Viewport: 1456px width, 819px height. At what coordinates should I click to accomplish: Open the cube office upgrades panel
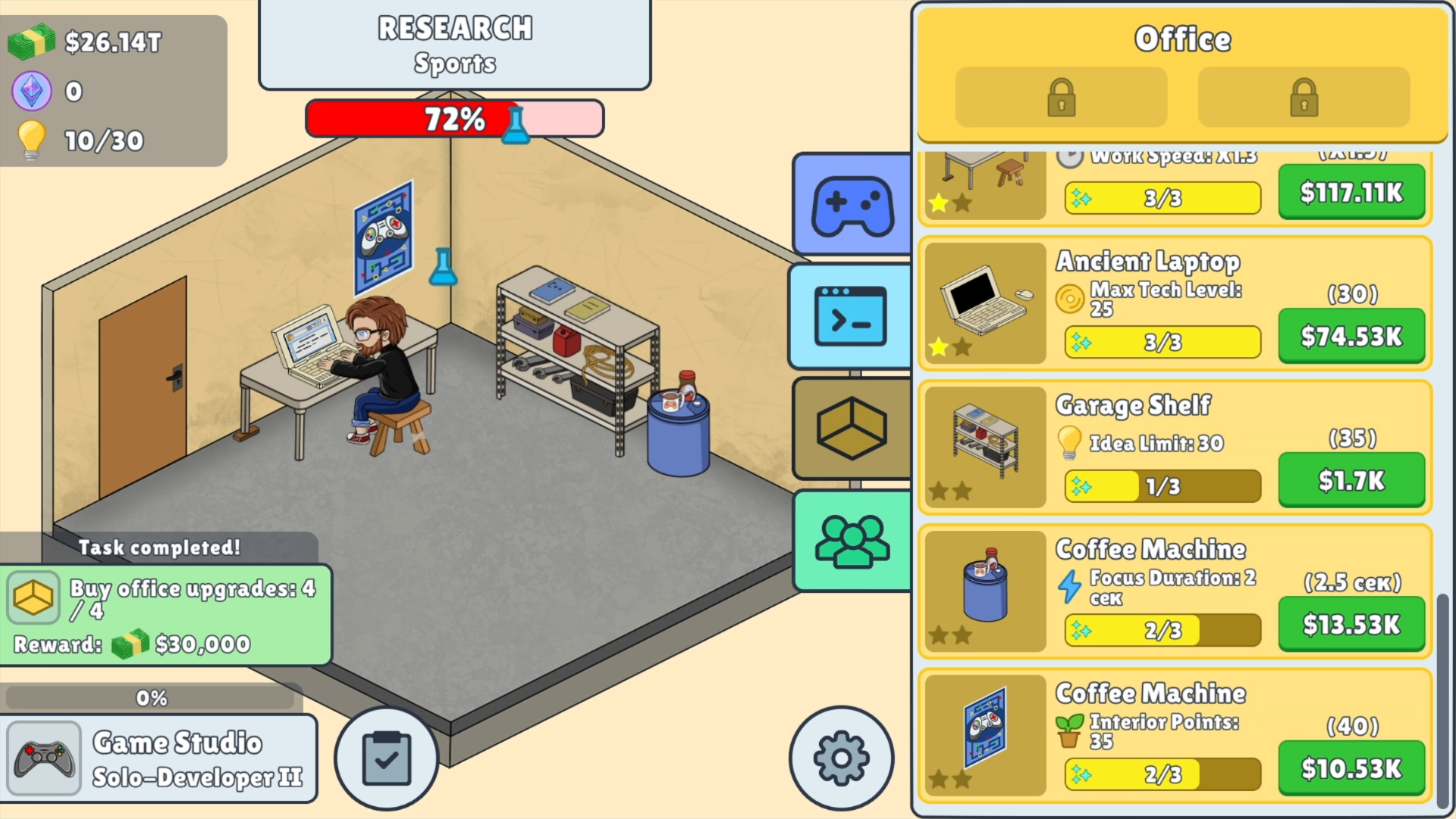click(851, 429)
